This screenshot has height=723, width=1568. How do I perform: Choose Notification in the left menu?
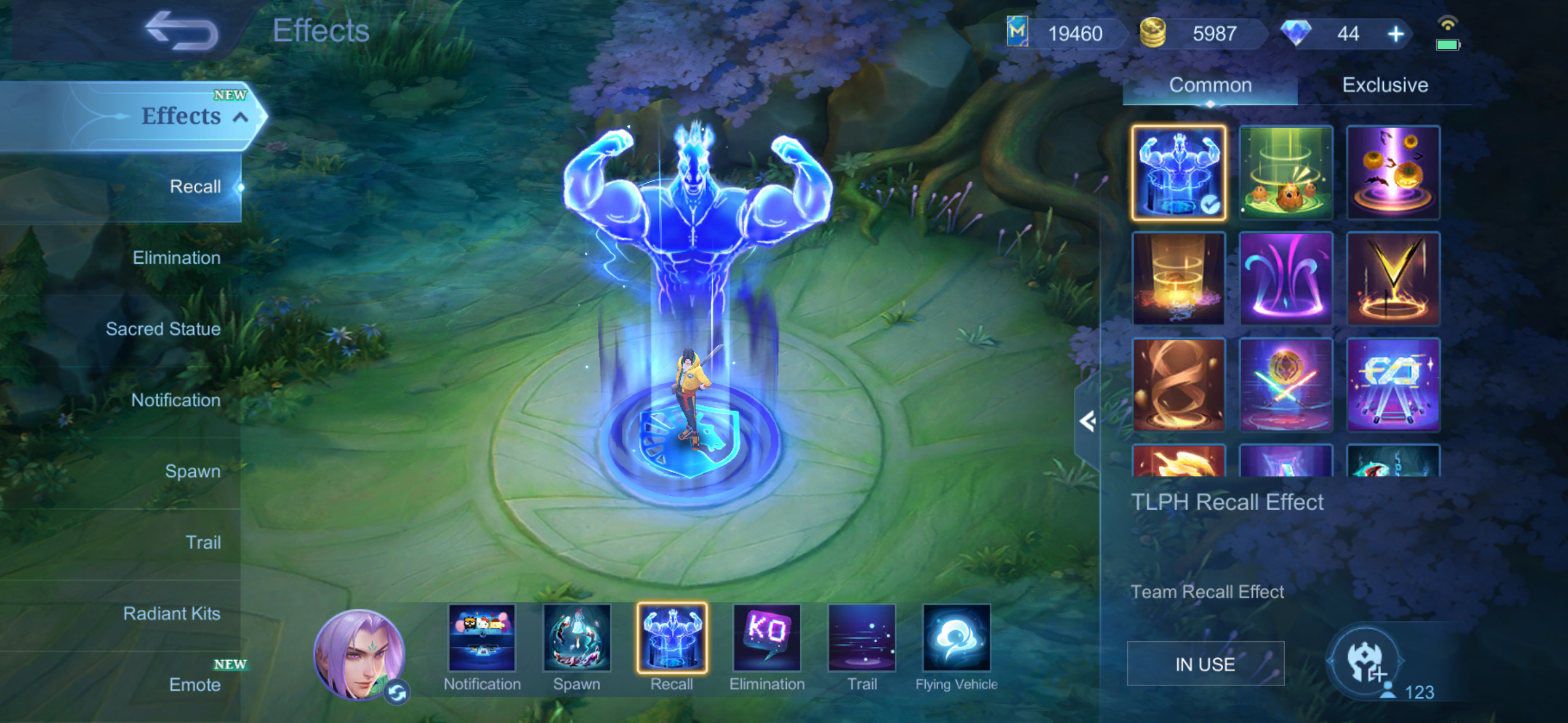(176, 400)
